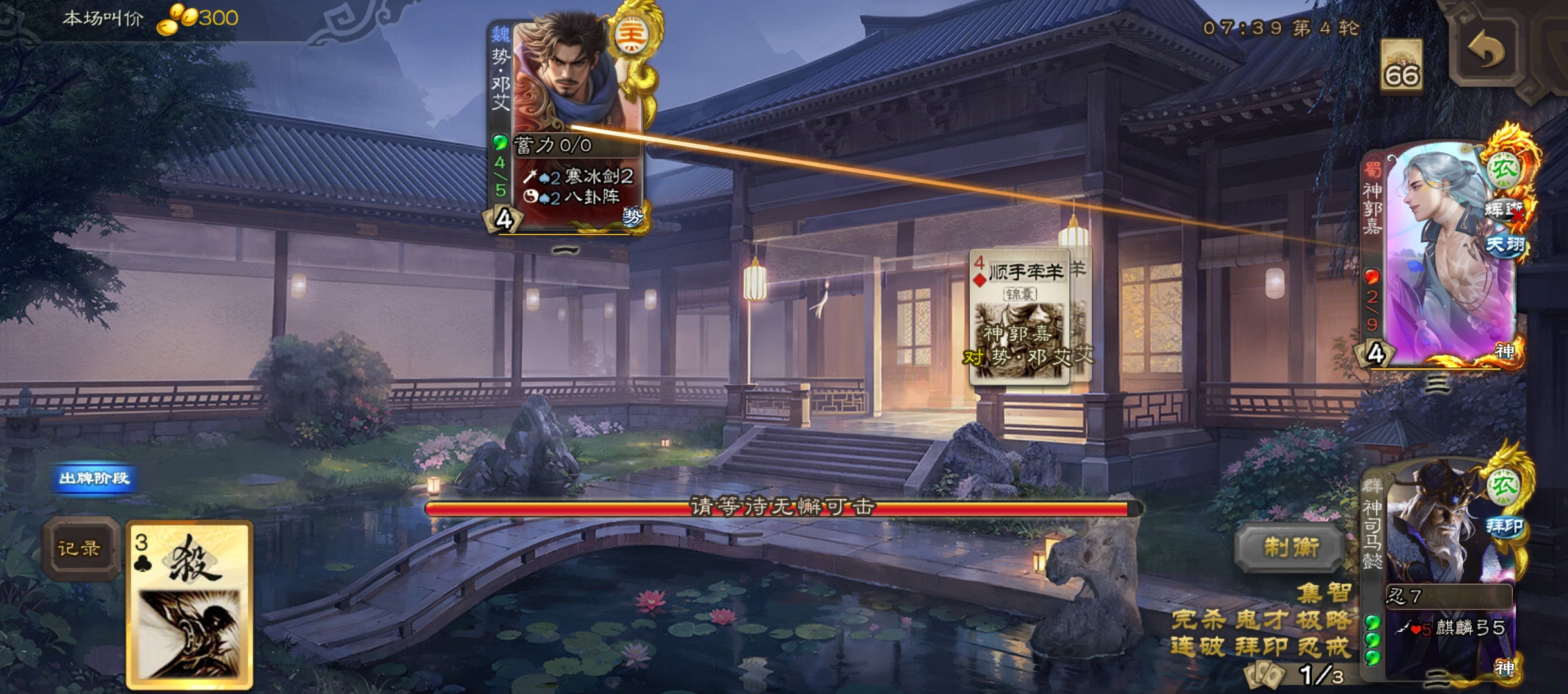
Task: Tap the 鬼才 skill label
Action: tap(1262, 619)
